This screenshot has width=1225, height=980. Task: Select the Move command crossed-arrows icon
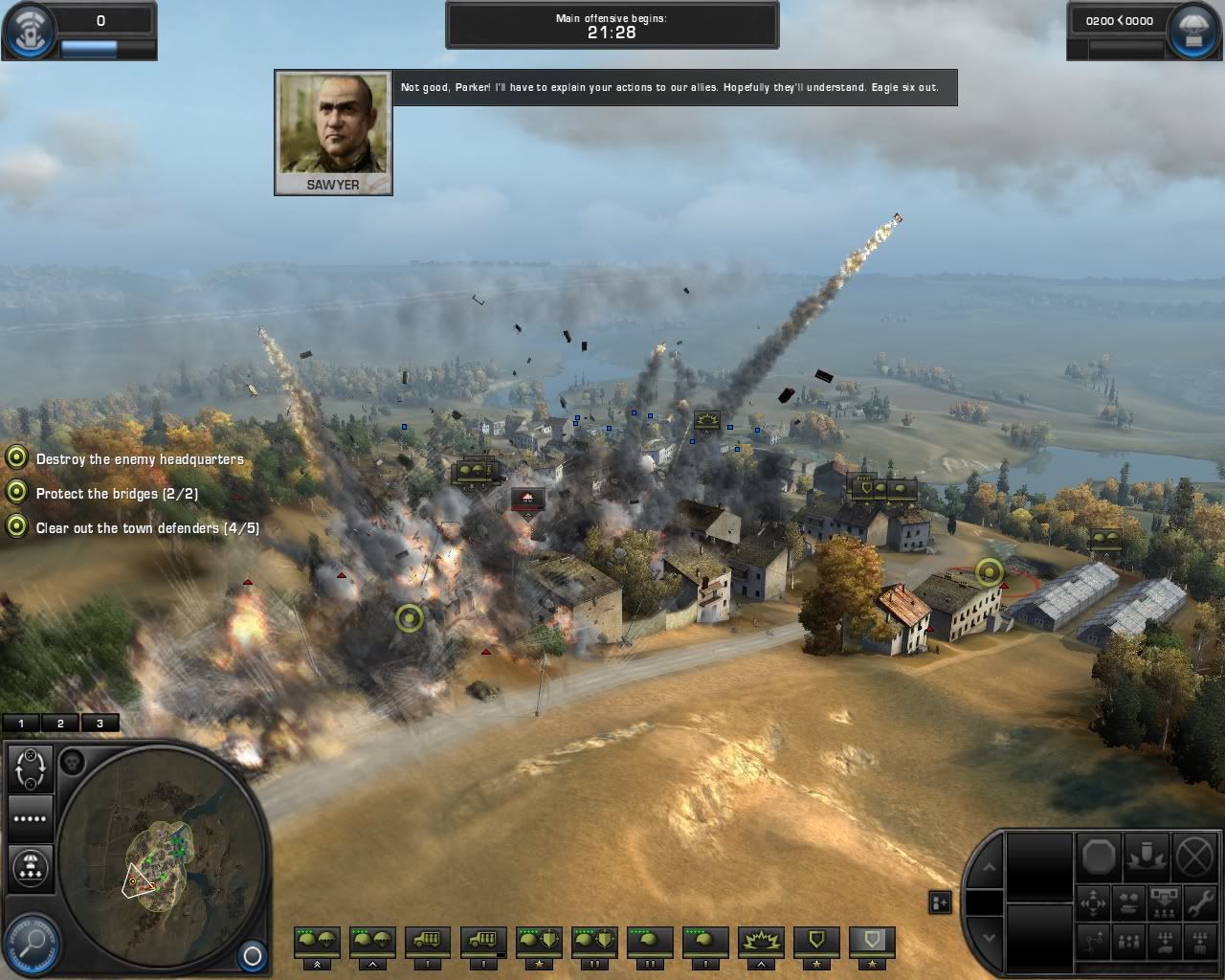[1092, 902]
